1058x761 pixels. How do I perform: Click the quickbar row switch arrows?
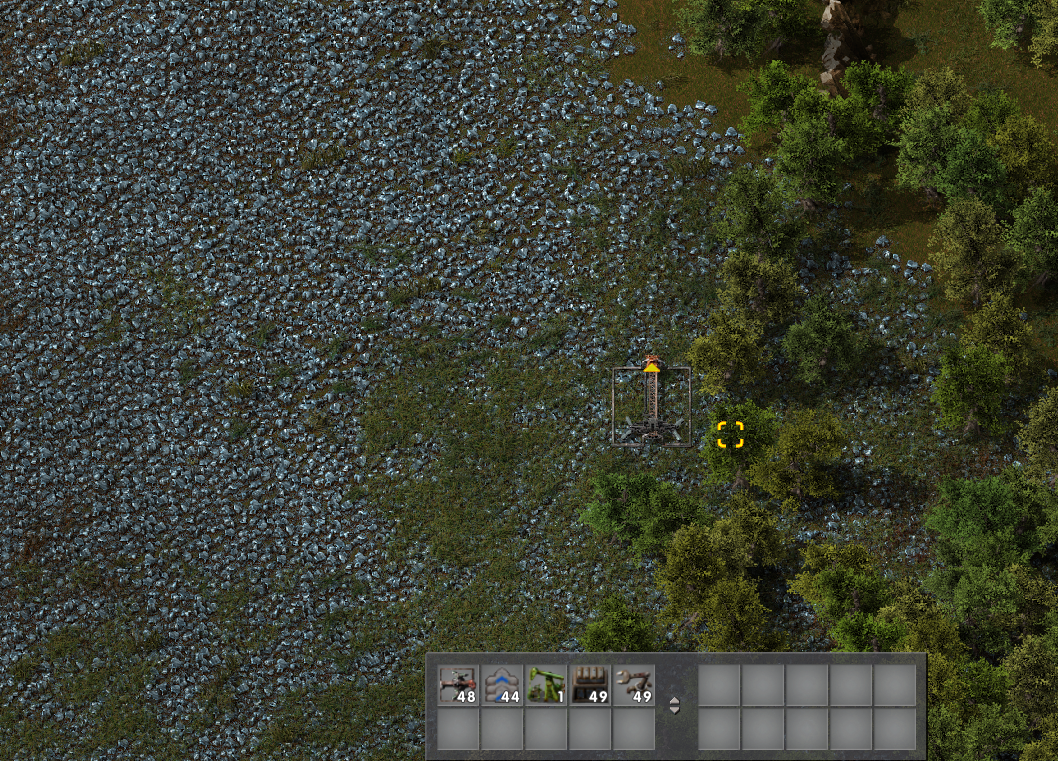(675, 705)
